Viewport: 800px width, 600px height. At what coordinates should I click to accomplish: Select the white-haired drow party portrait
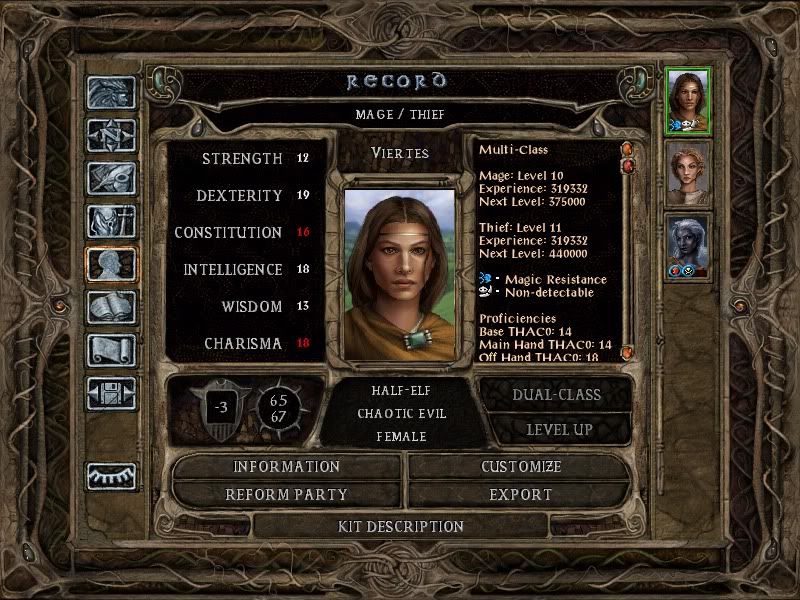(688, 246)
